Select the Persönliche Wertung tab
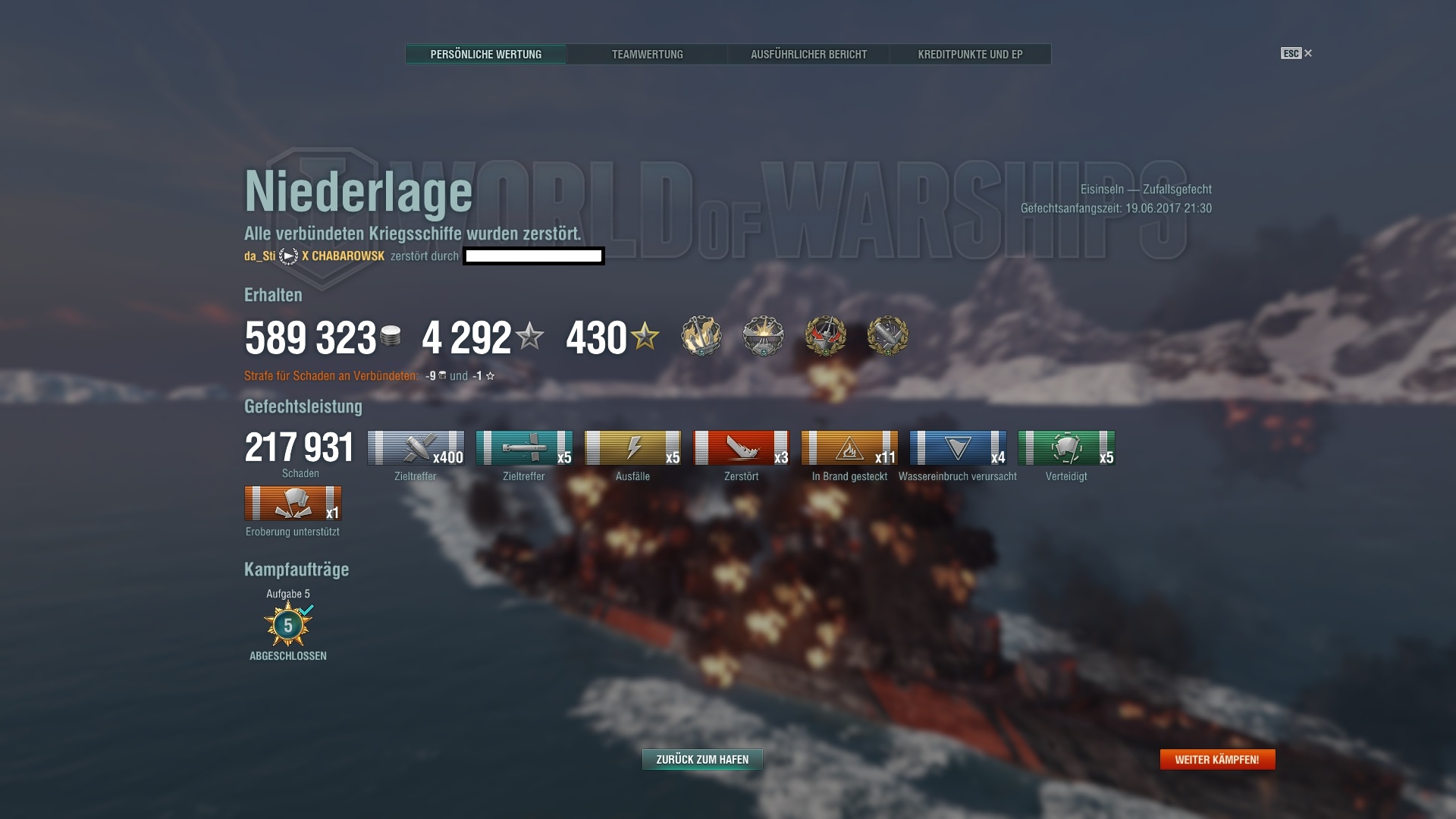Screen dimensions: 1456x819 coord(485,55)
